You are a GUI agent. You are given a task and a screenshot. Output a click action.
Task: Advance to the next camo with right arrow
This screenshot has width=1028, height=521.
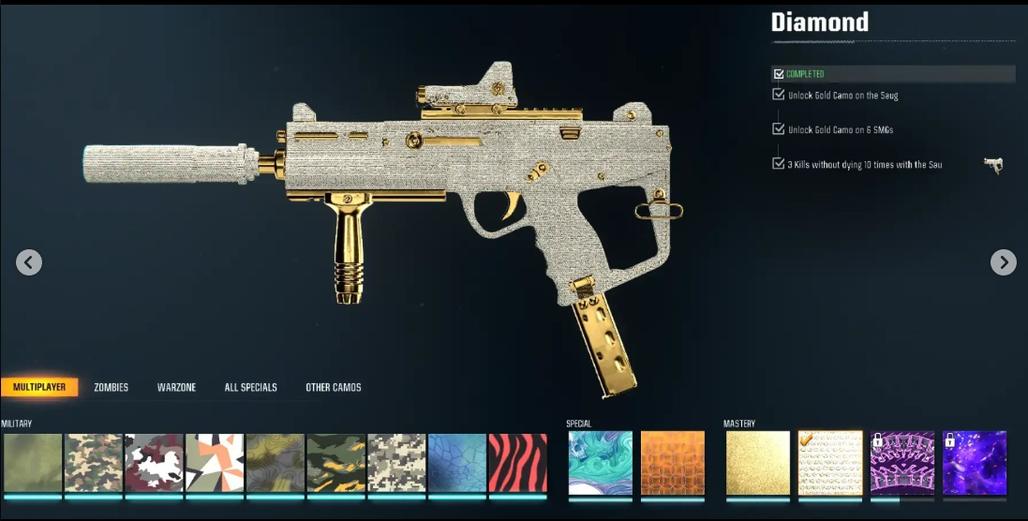[1003, 262]
